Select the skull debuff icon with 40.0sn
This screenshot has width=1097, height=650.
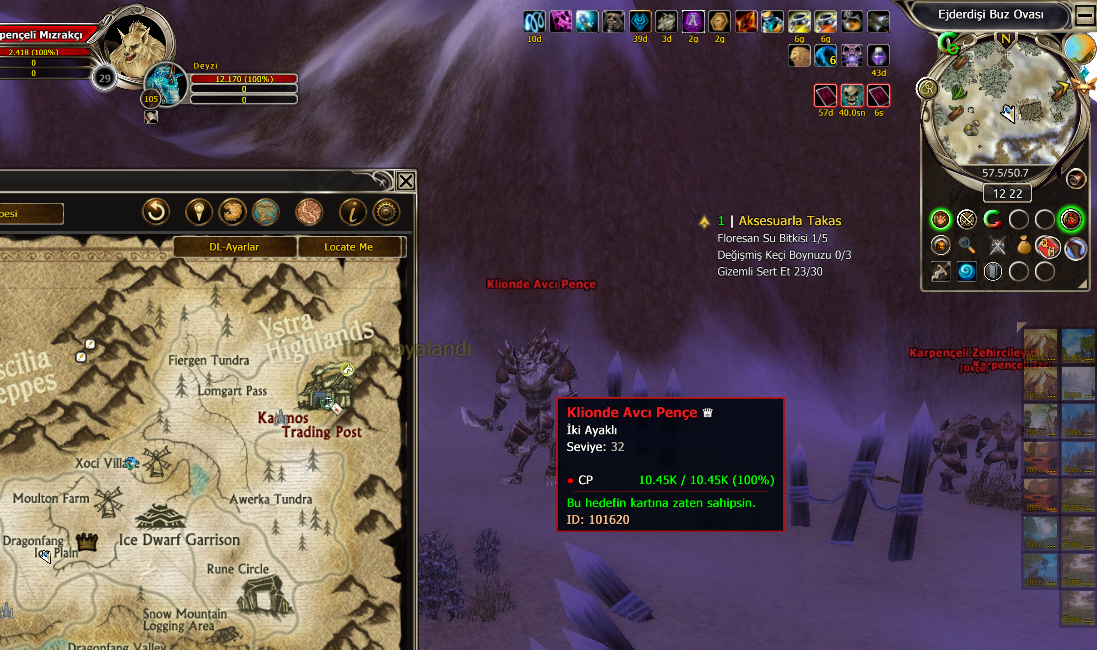(851, 96)
